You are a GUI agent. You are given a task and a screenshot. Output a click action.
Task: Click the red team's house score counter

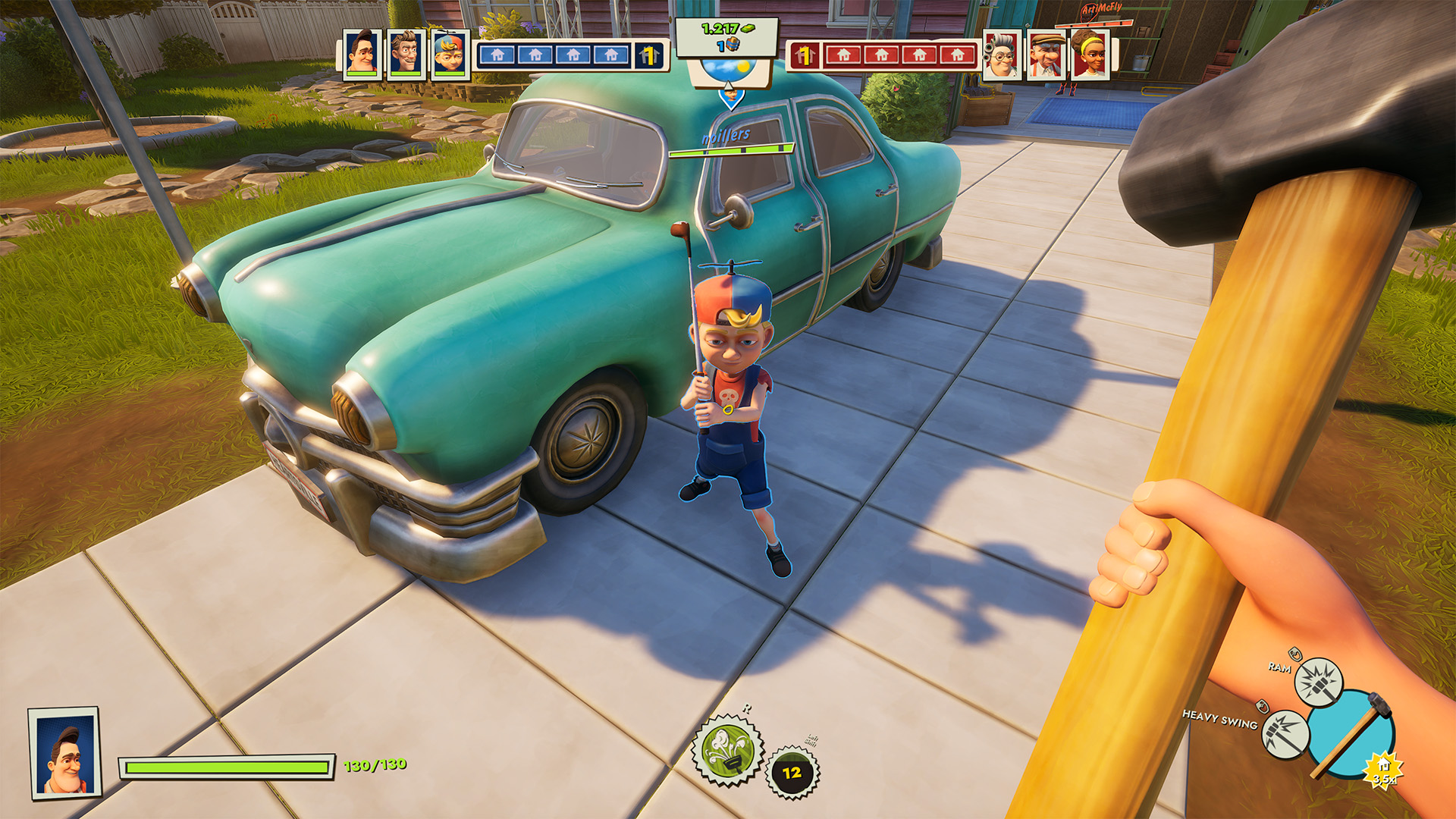(805, 55)
